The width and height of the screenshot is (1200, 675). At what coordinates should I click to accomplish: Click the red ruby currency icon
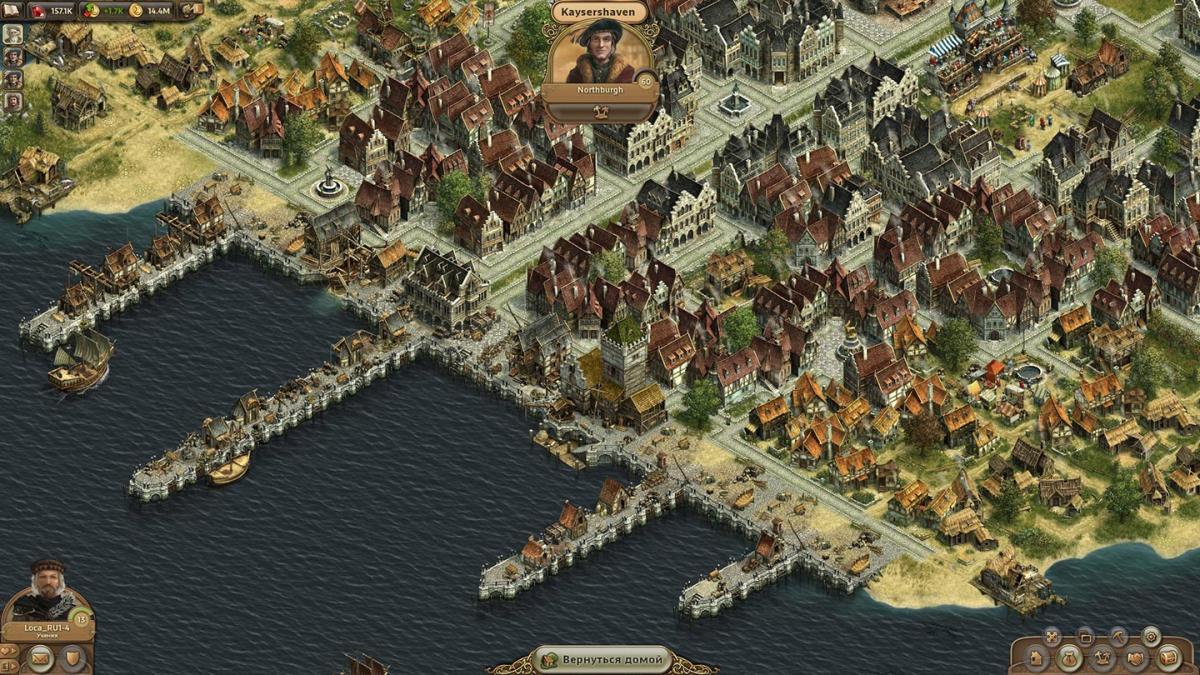[38, 11]
